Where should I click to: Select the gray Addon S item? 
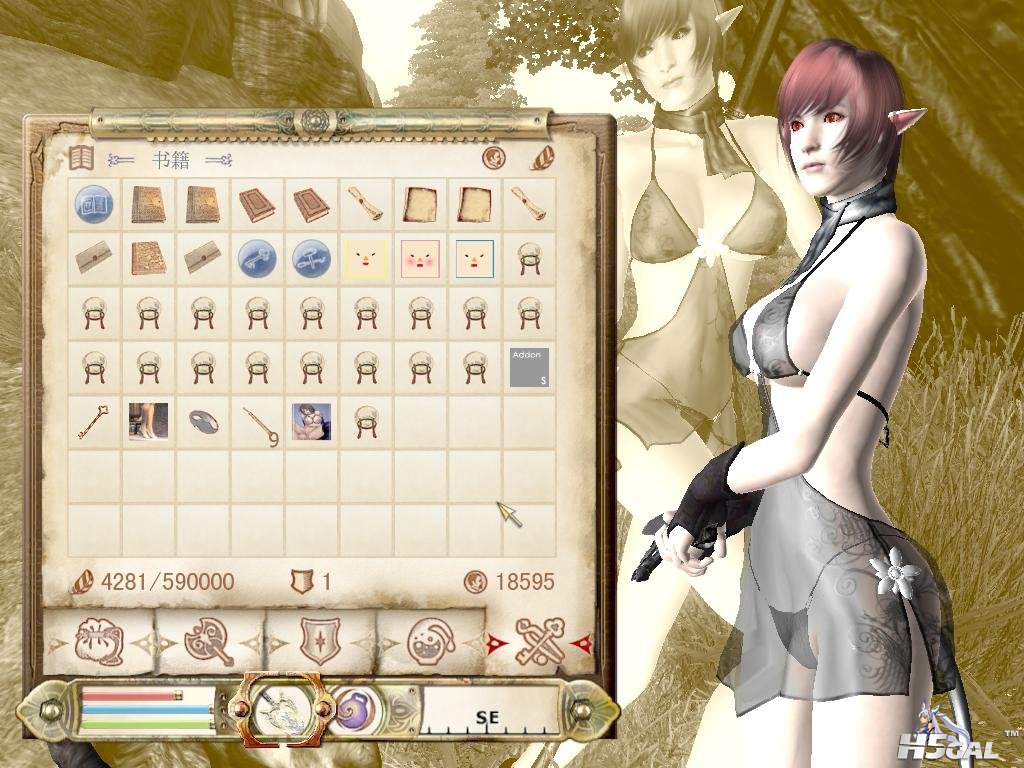point(529,367)
